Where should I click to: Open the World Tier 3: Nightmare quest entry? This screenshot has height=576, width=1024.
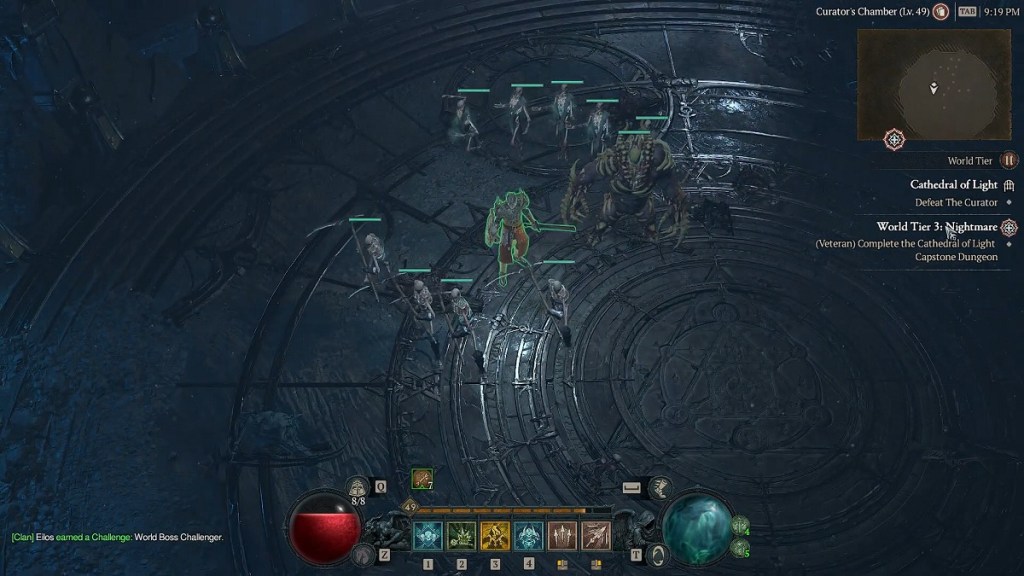click(x=937, y=227)
